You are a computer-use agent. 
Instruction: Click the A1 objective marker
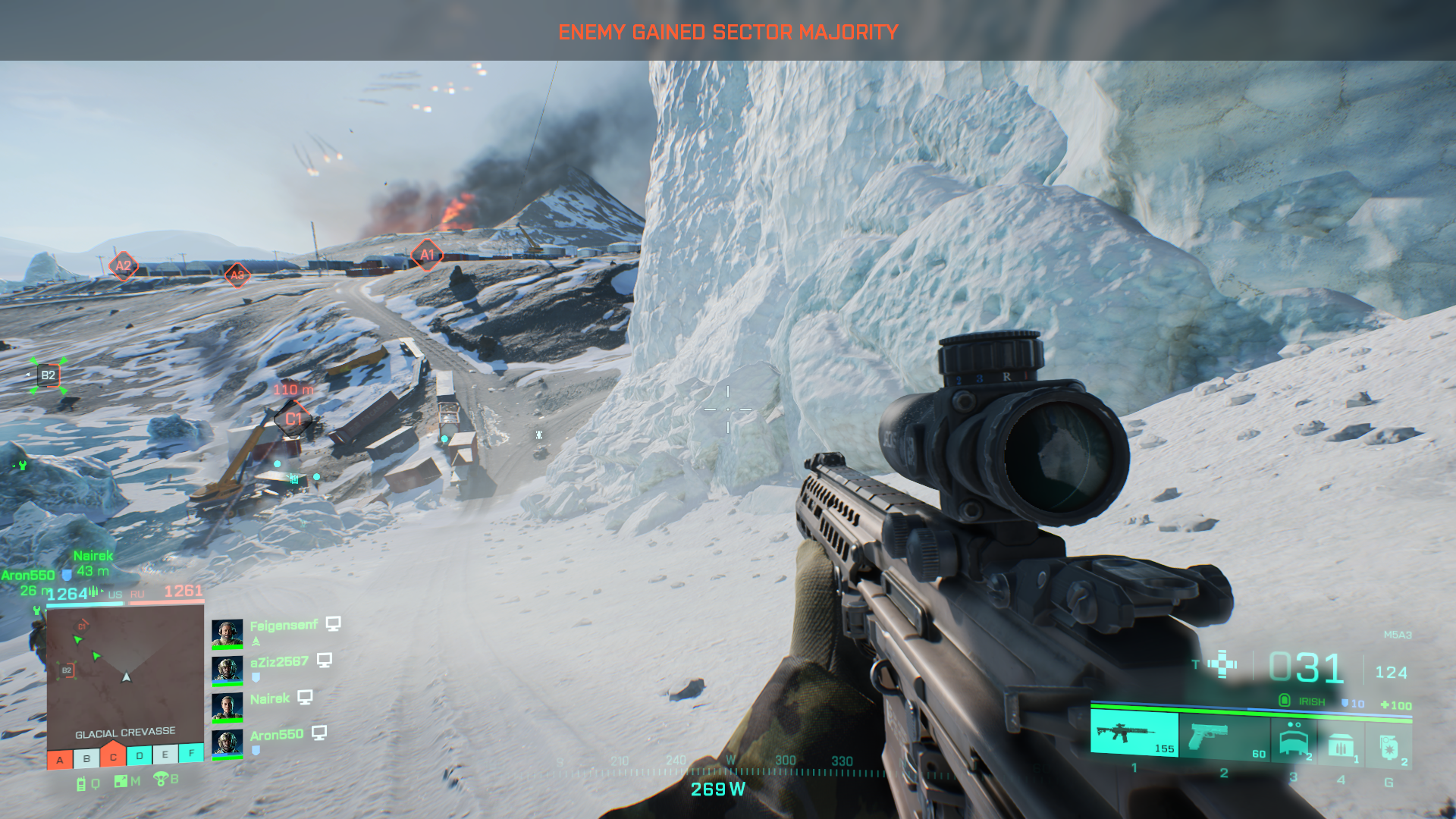427,255
